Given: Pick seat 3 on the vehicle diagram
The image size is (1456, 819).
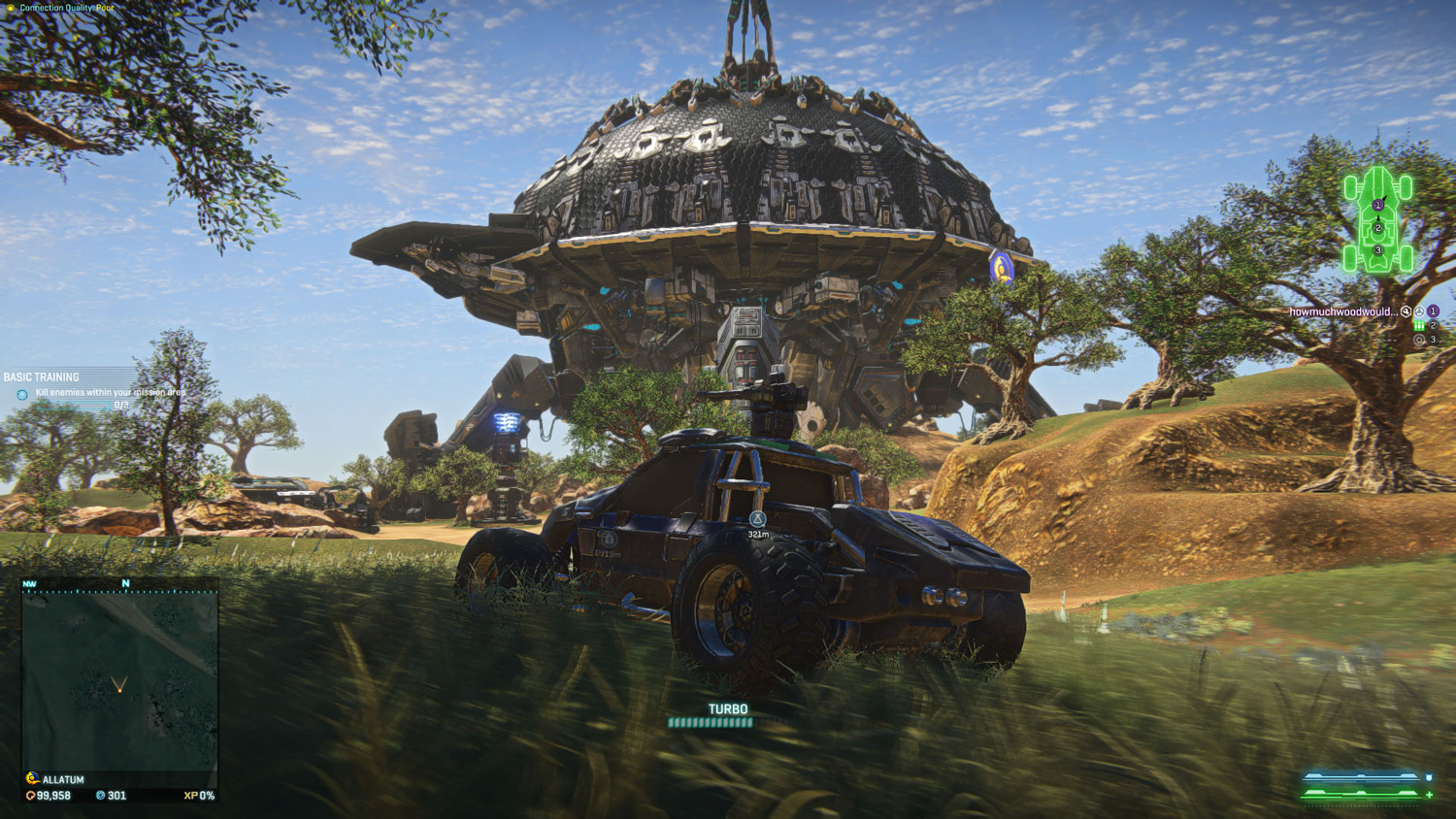Looking at the screenshot, I should tap(1377, 250).
